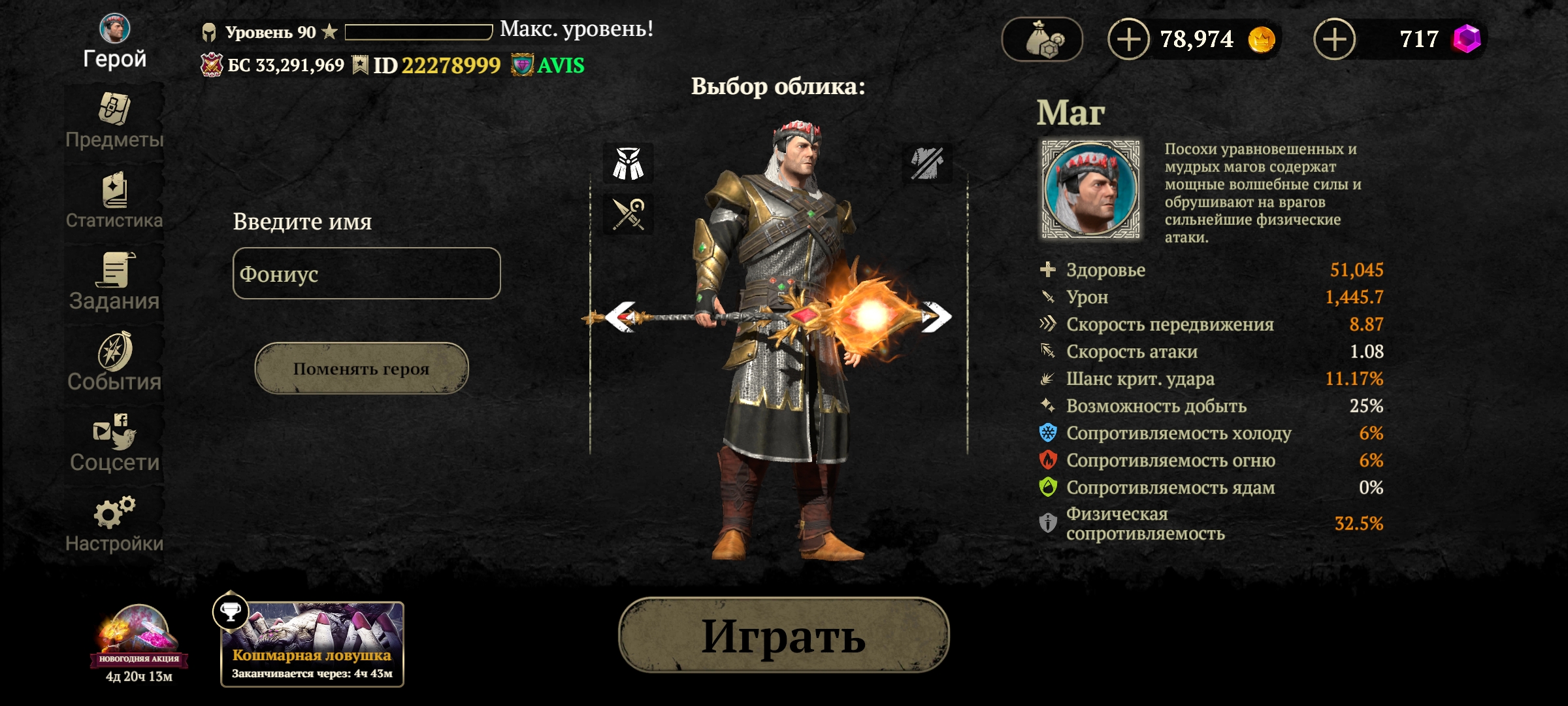Viewport: 1568px width, 706px height.
Task: Open the Настройки settings menu
Action: coord(114,524)
